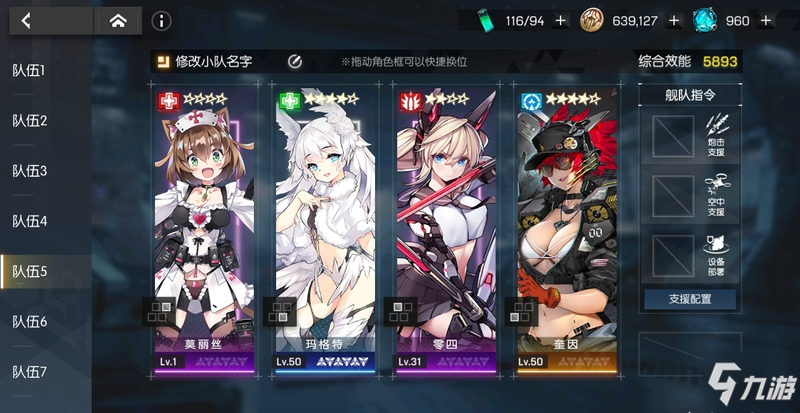Switch to 队伍4 tab
The width and height of the screenshot is (800, 413).
pos(30,221)
